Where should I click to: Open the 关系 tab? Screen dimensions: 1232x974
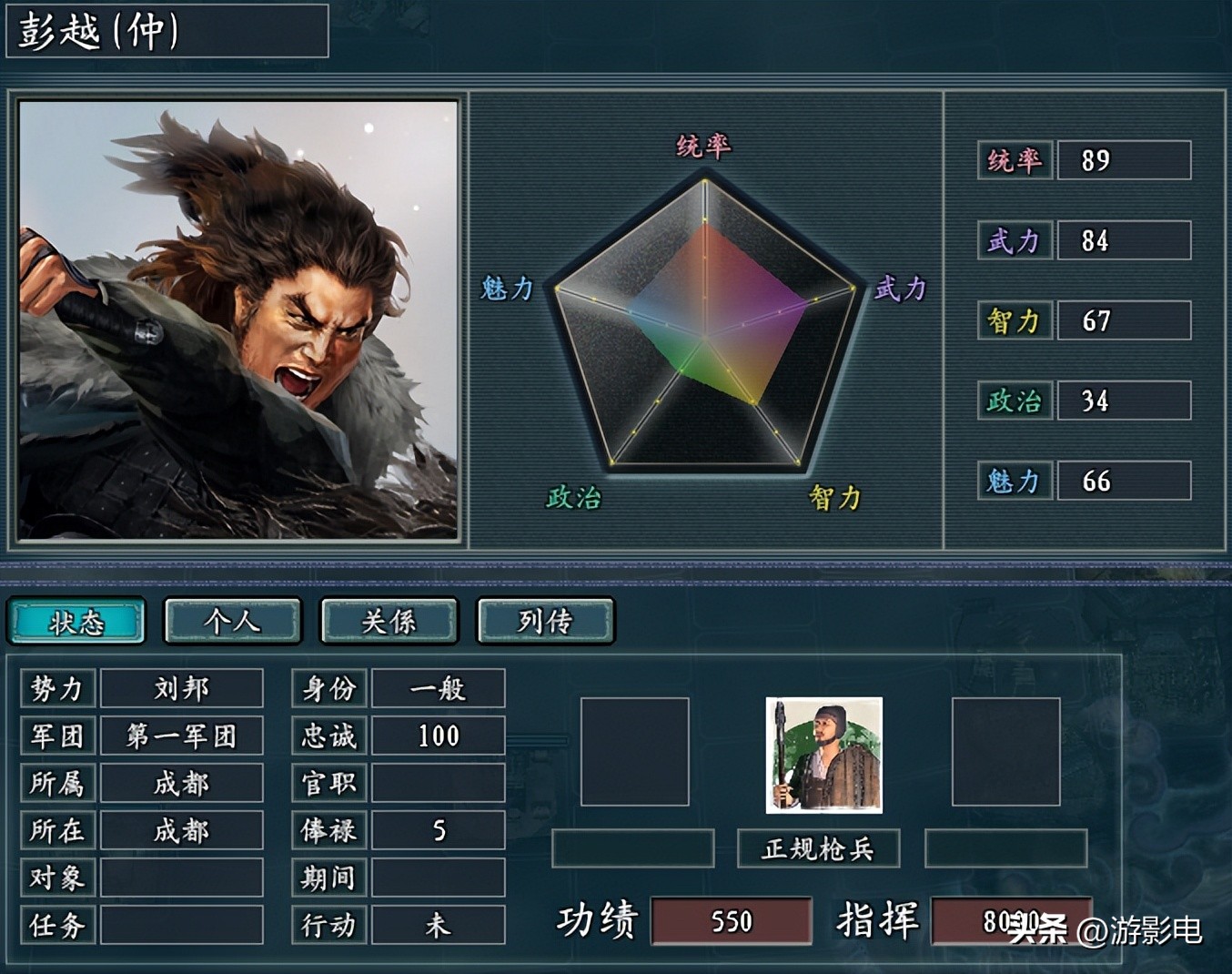[389, 621]
